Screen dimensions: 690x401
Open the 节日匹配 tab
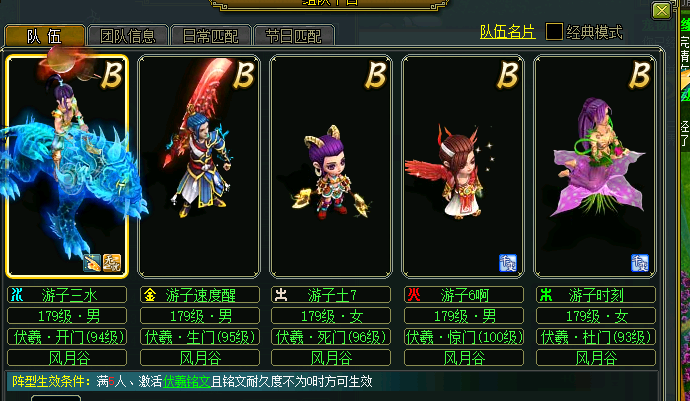tap(293, 36)
